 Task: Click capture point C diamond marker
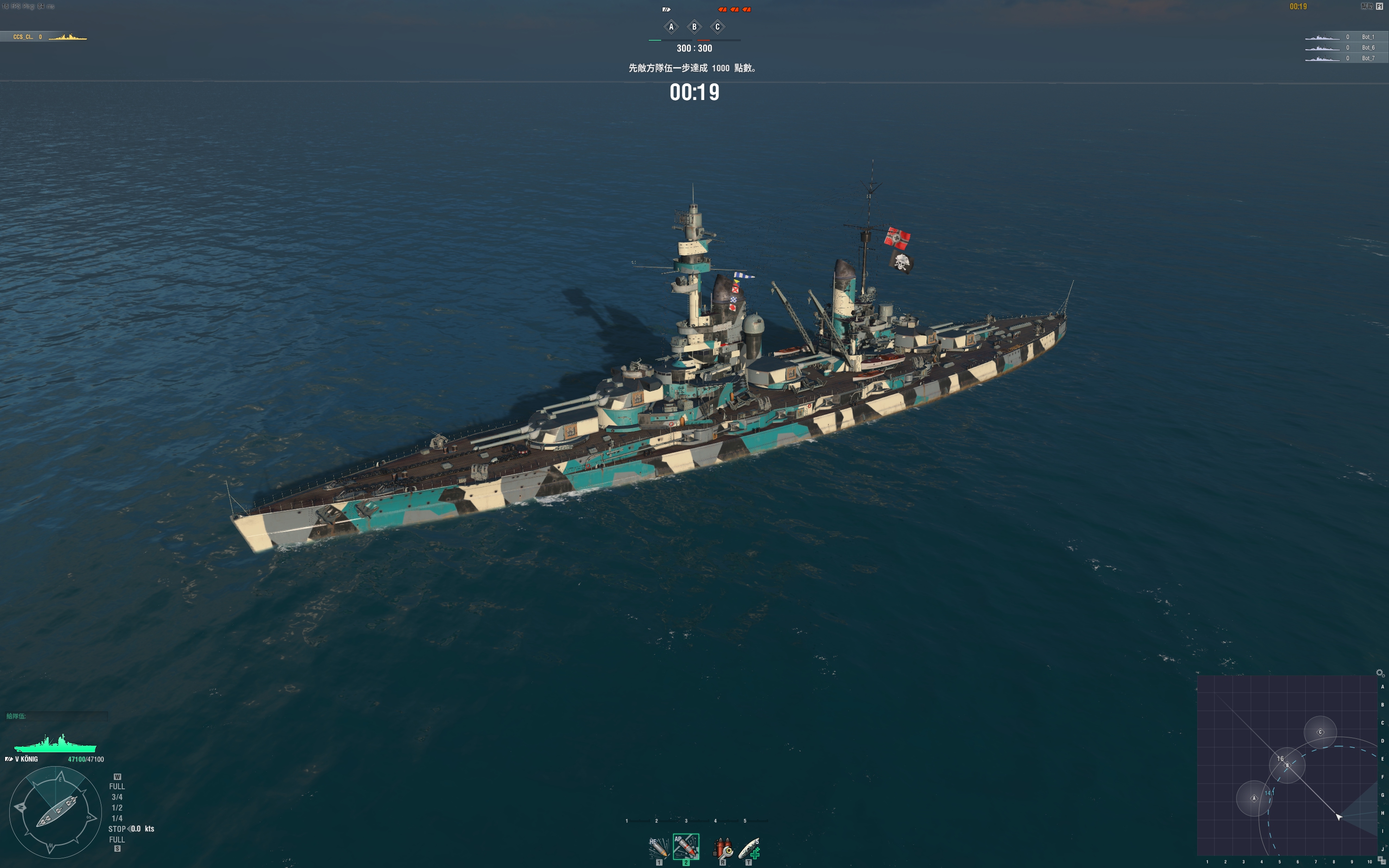[718, 27]
